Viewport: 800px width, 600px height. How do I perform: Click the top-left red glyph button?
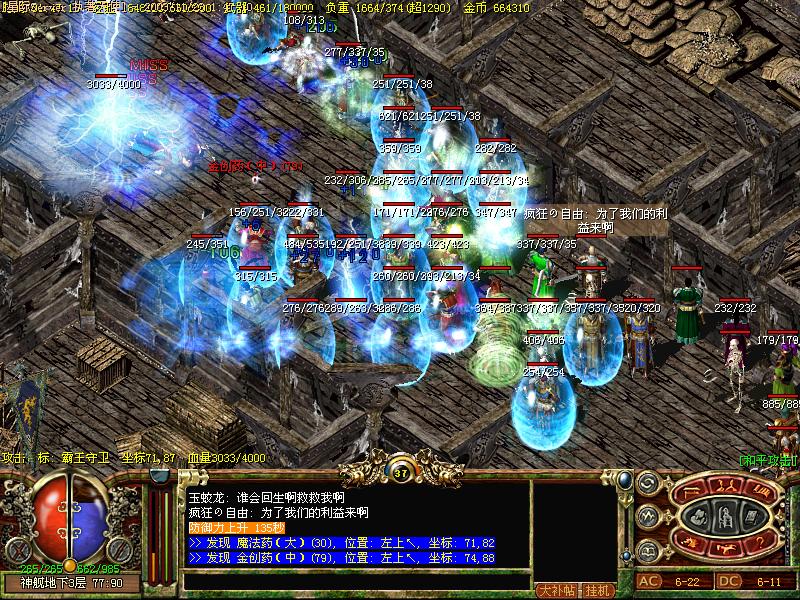(x=693, y=490)
